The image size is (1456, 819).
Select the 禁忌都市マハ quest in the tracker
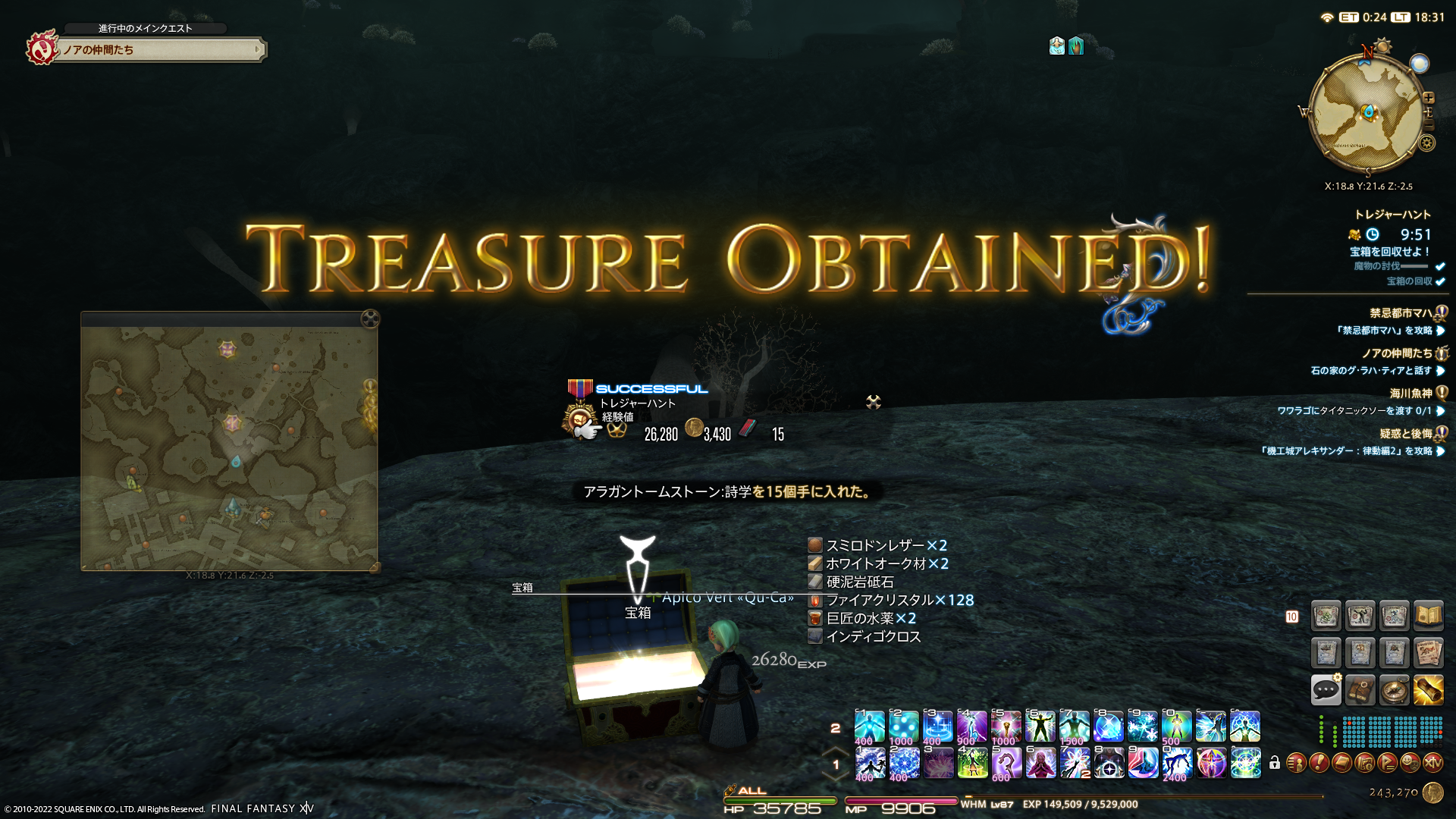(1401, 313)
